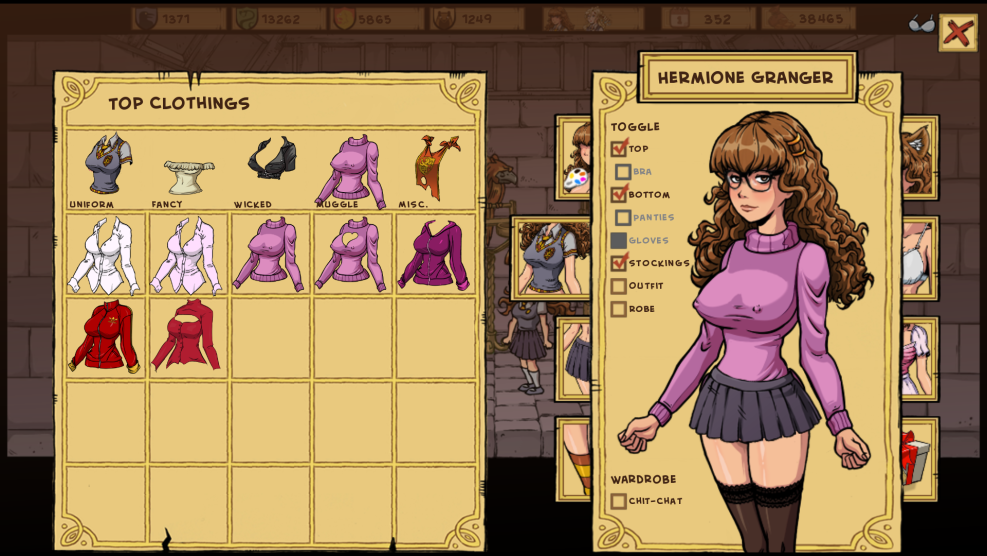This screenshot has width=987, height=556.
Task: Enable the Robe checkbox
Action: coord(619,309)
